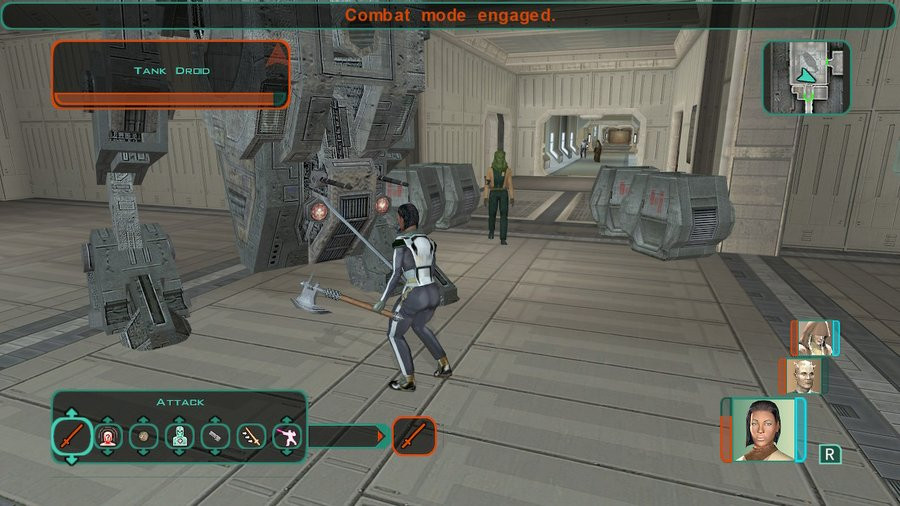
Task: Use the round grenade item slot
Action: [x=145, y=436]
